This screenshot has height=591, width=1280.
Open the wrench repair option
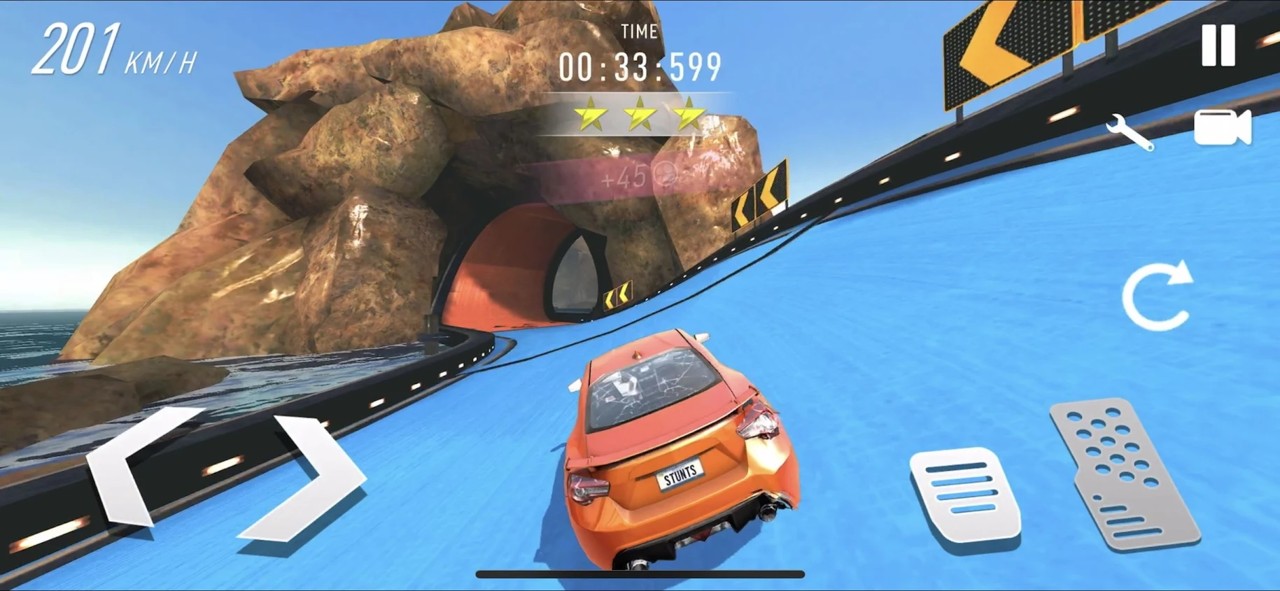[x=1130, y=132]
